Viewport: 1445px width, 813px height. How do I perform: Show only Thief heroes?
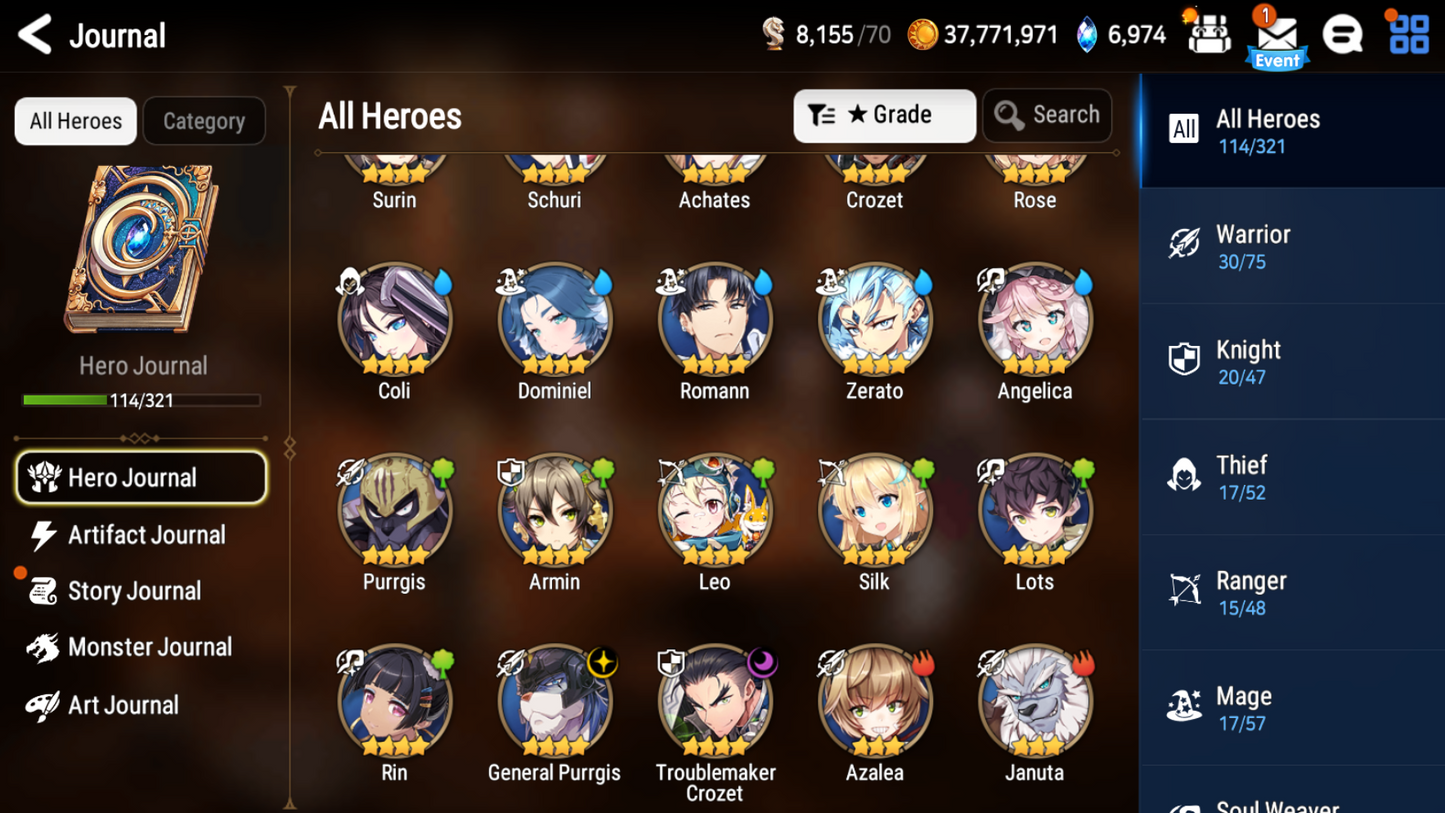(1291, 477)
